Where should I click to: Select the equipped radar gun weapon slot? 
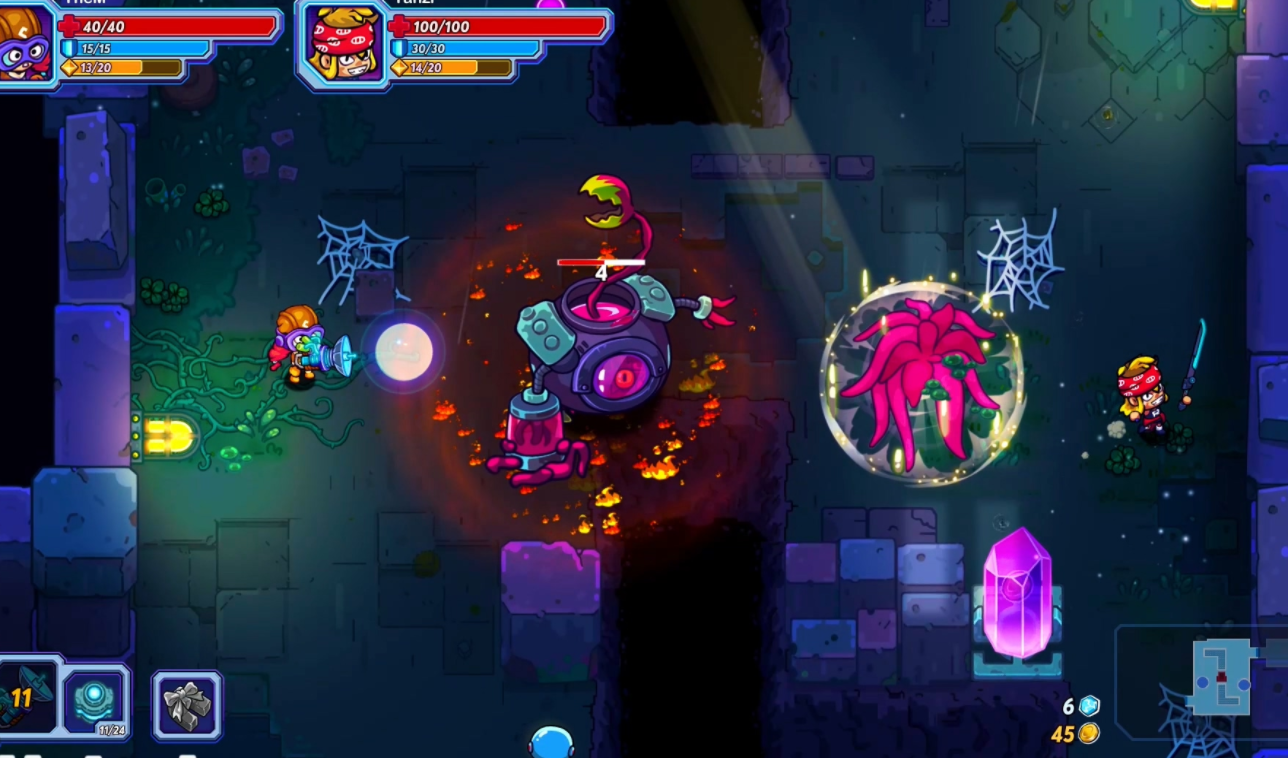[27, 696]
